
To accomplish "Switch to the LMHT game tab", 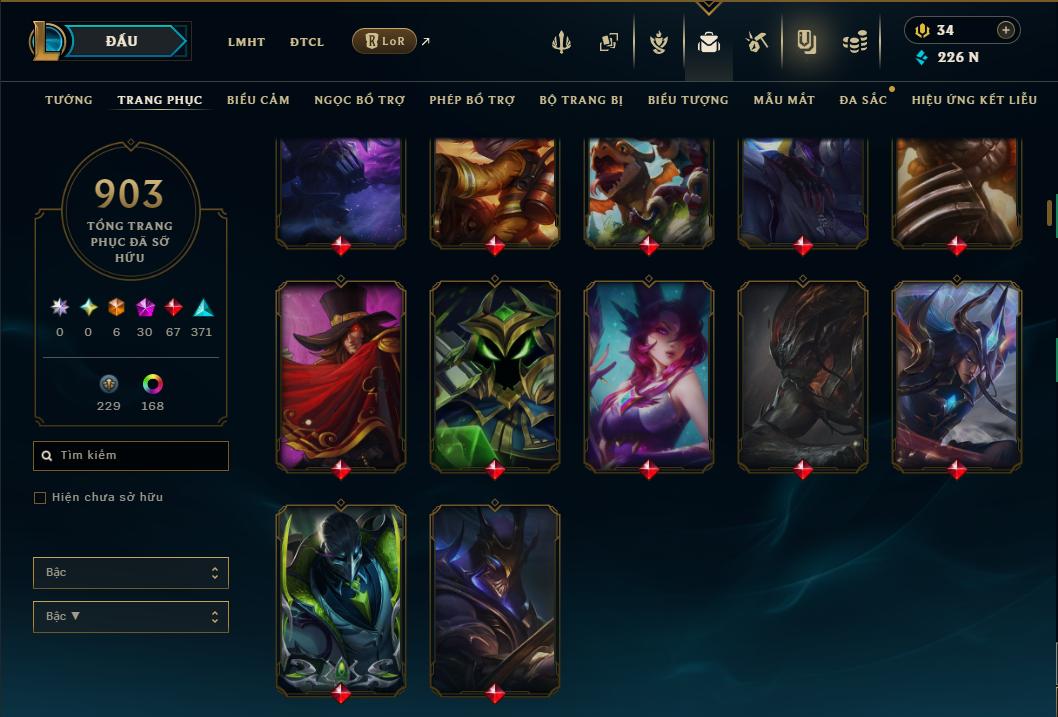I will [246, 42].
